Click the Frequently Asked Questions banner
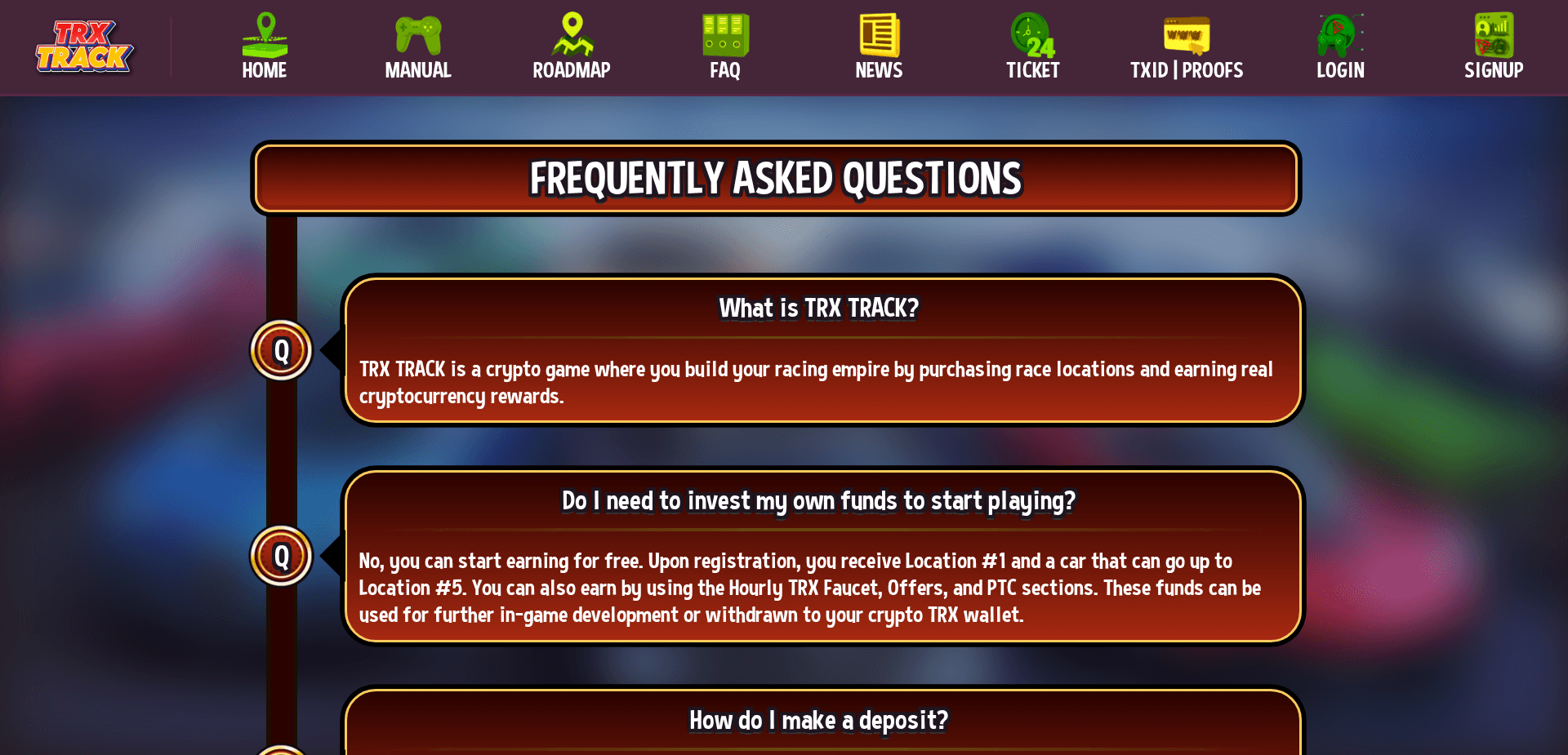Screen dimensions: 1568x755 [776, 178]
